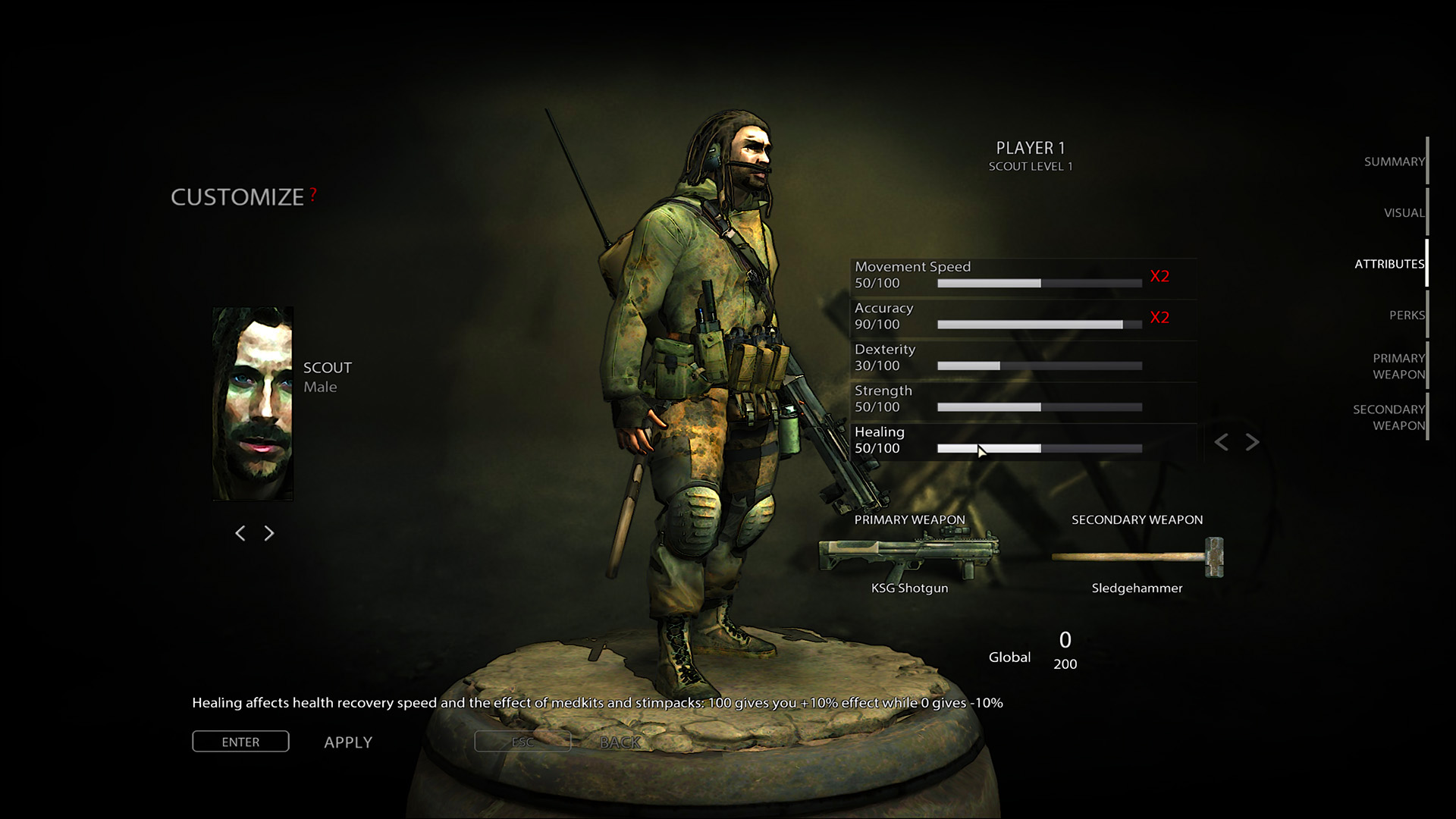This screenshot has height=819, width=1456.
Task: Click the right chevron beside the Healing bar
Action: pyautogui.click(x=1251, y=442)
